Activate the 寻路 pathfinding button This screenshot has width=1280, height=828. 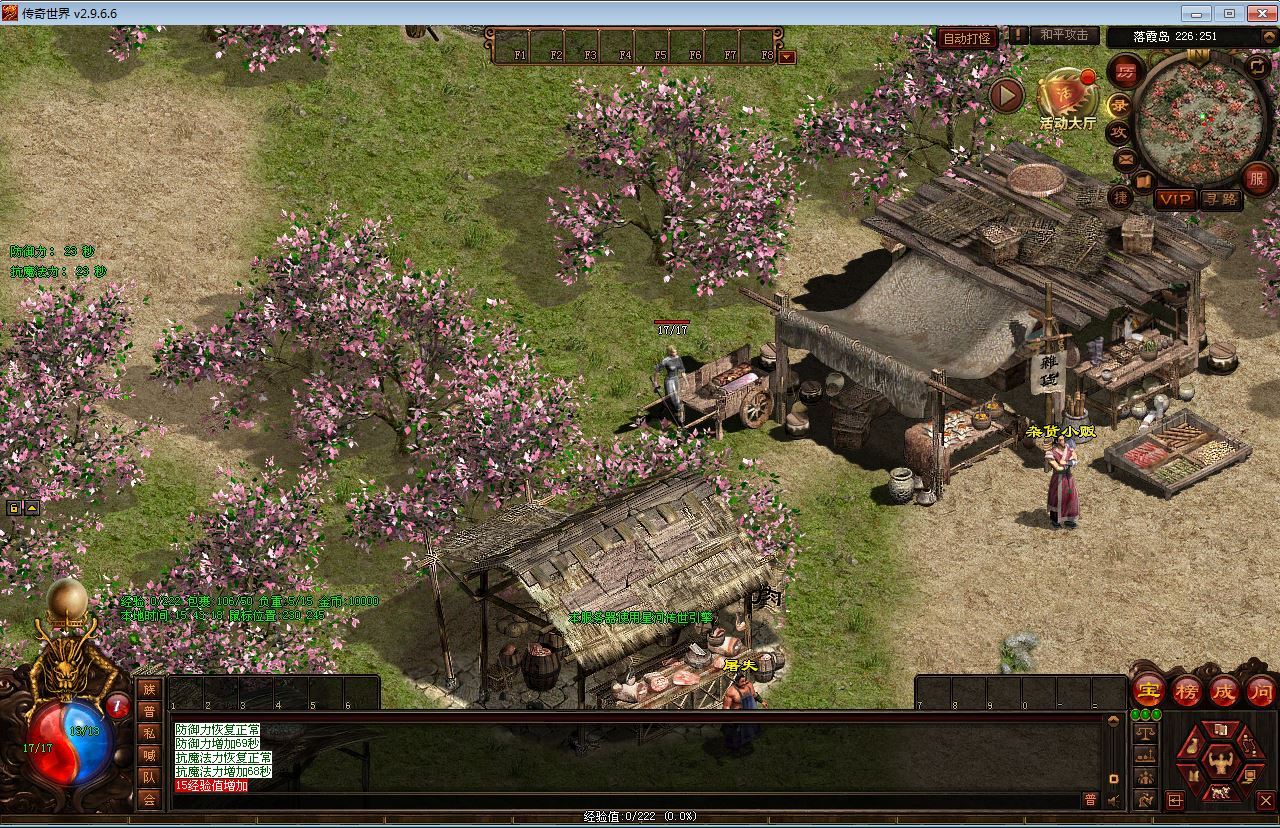pos(1220,199)
